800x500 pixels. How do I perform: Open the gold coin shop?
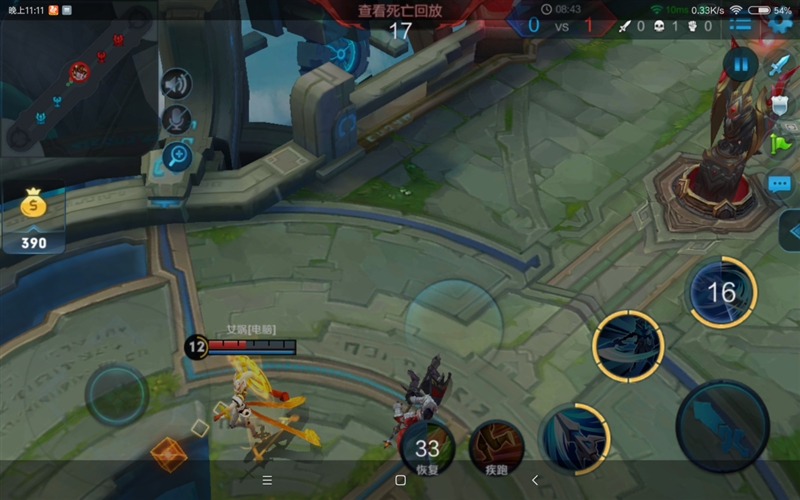pyautogui.click(x=33, y=217)
